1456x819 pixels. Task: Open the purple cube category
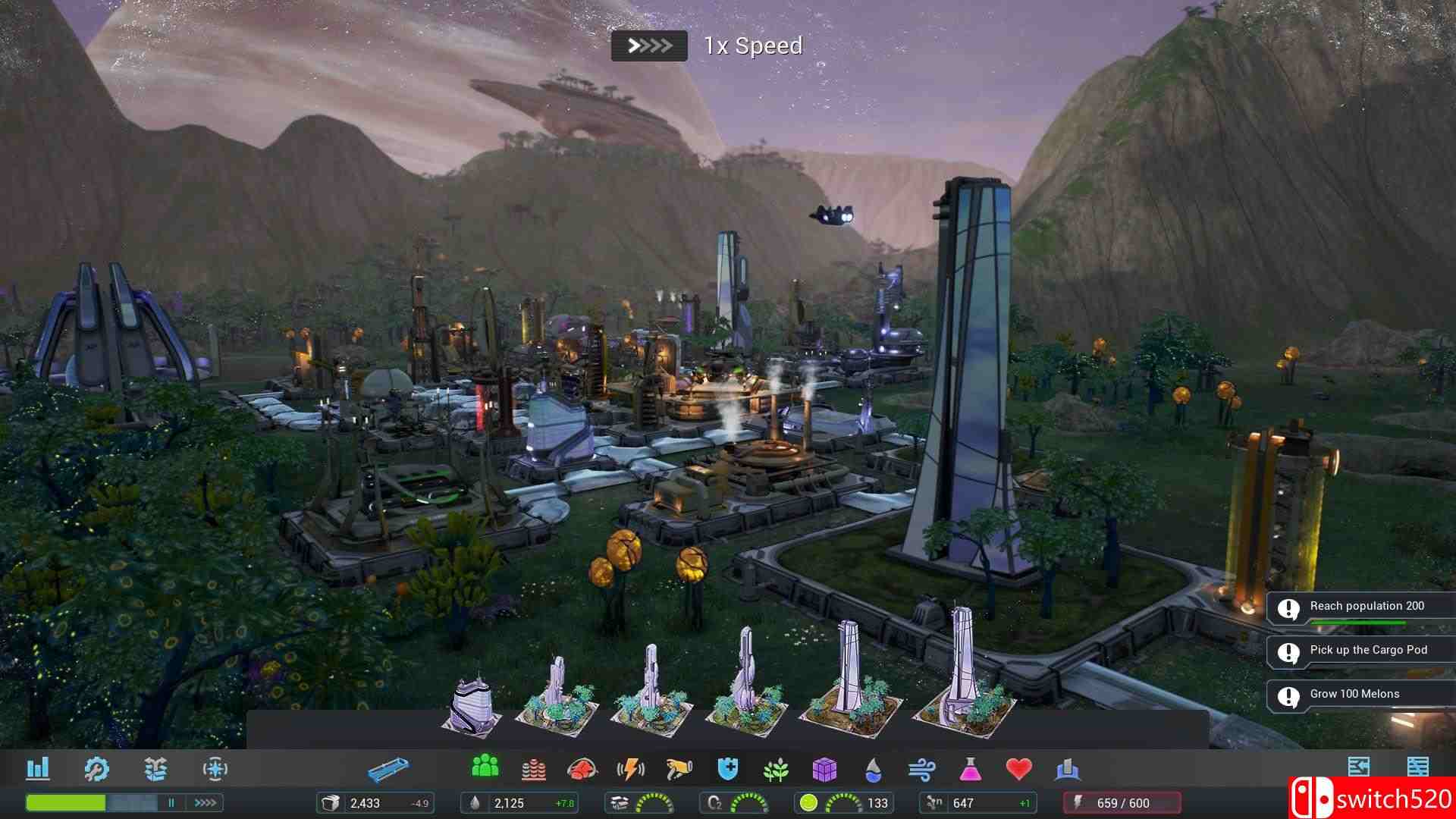pyautogui.click(x=824, y=770)
